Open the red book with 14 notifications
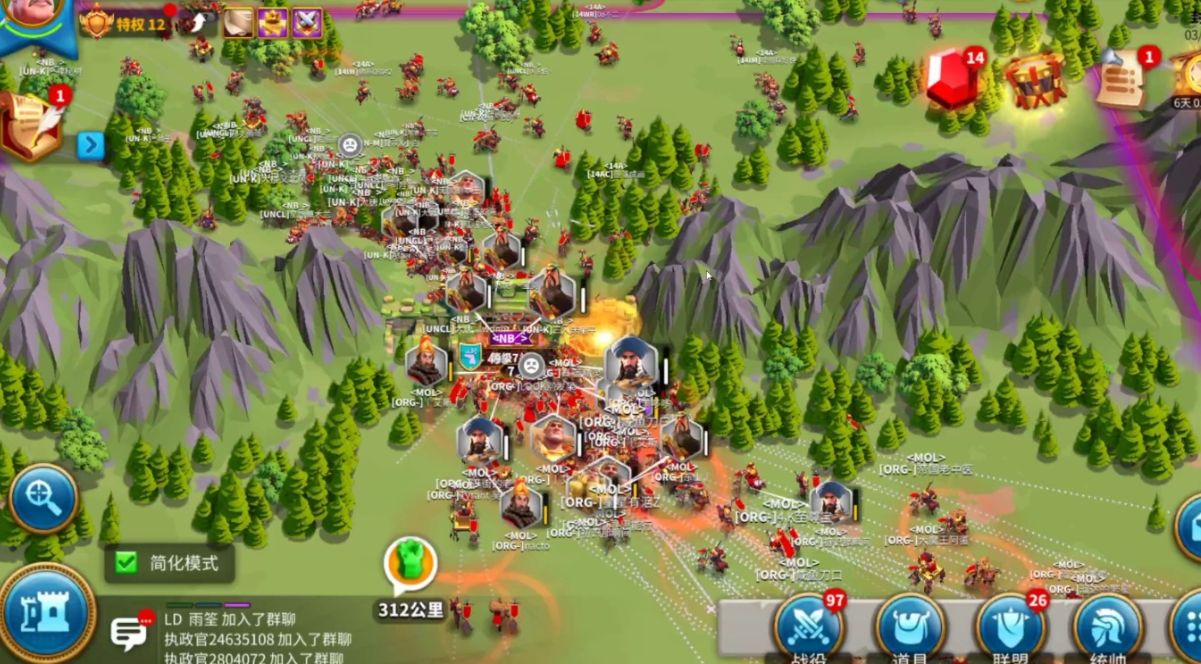This screenshot has width=1201, height=664. (952, 78)
